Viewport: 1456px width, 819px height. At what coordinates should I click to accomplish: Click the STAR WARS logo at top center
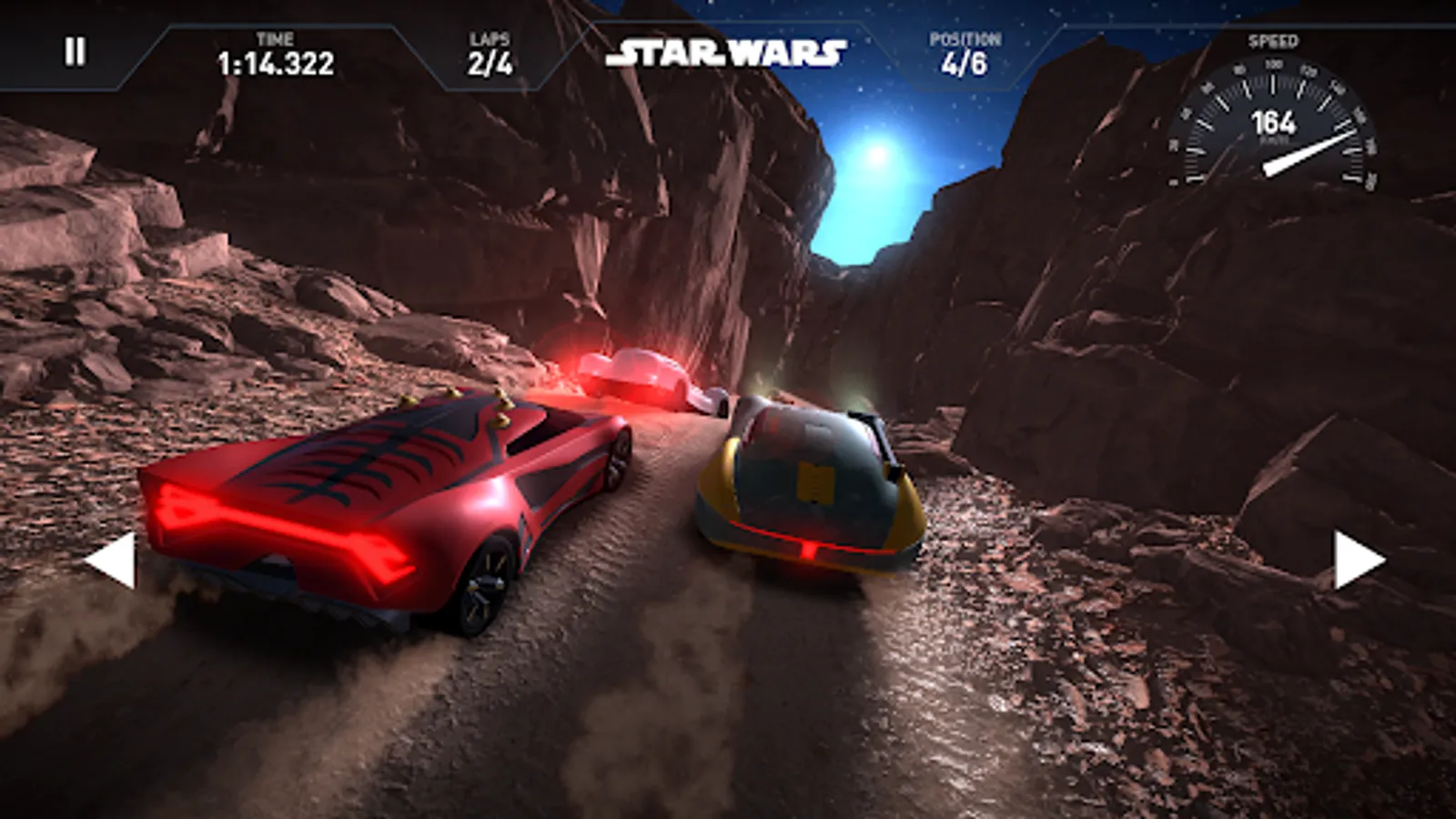click(x=731, y=52)
